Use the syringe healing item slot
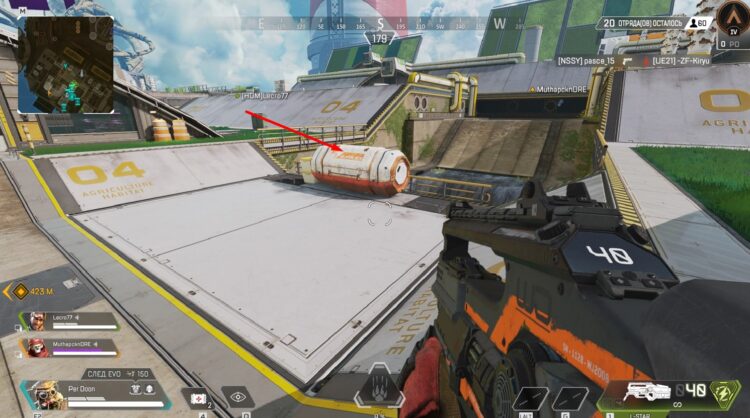The image size is (750, 418). point(197,397)
